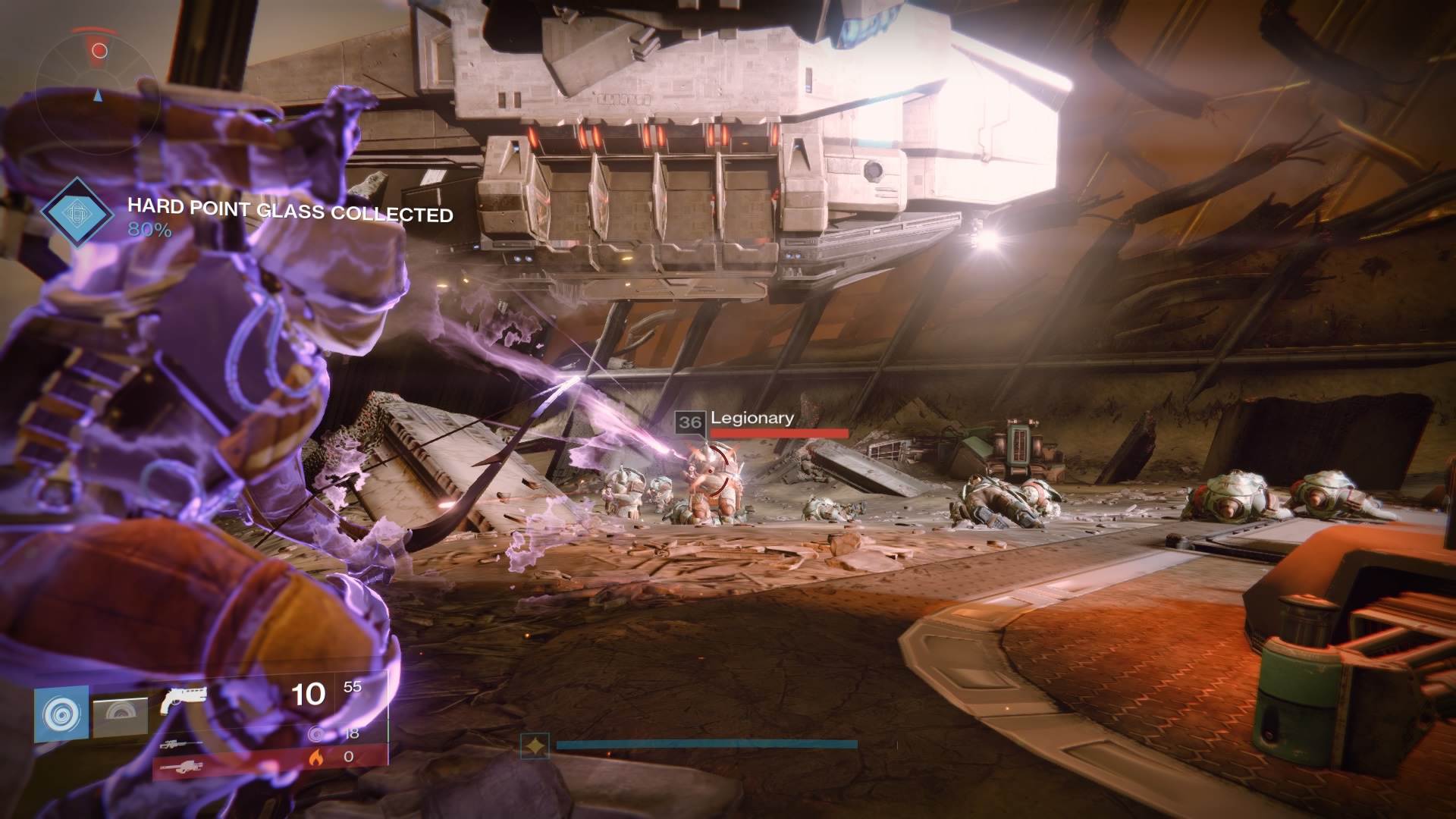Switch to the sniper rifle special weapon
This screenshot has height=819, width=1456.
point(179,745)
